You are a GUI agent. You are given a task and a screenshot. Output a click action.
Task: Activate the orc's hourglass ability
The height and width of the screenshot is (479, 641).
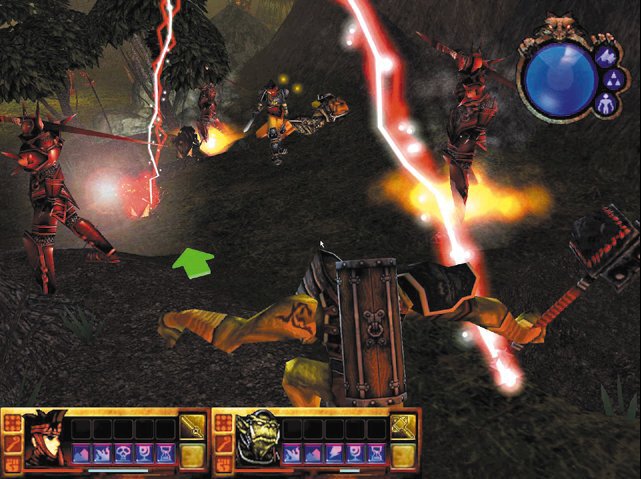pos(376,454)
